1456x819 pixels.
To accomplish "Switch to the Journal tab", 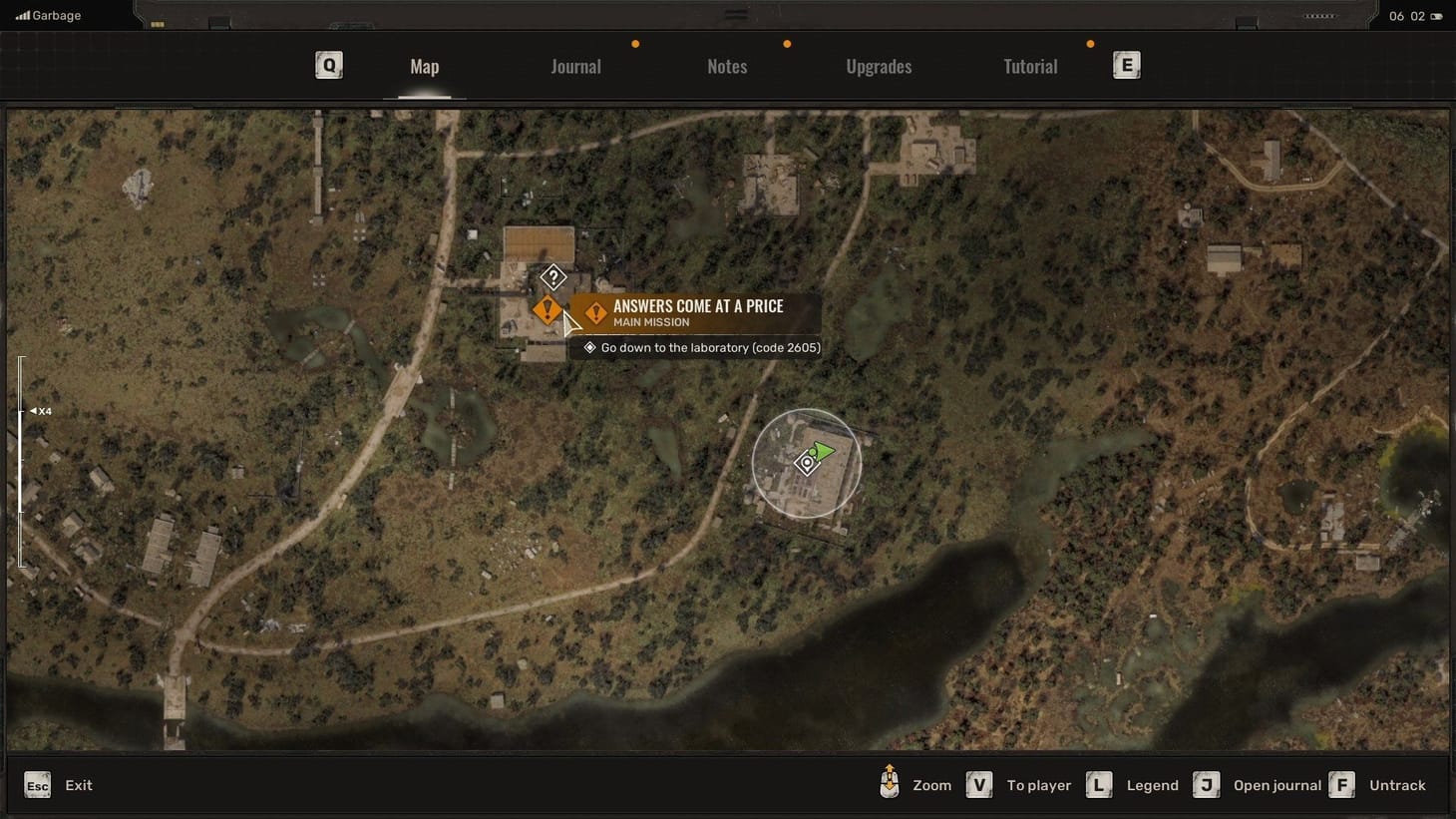I will pos(575,66).
